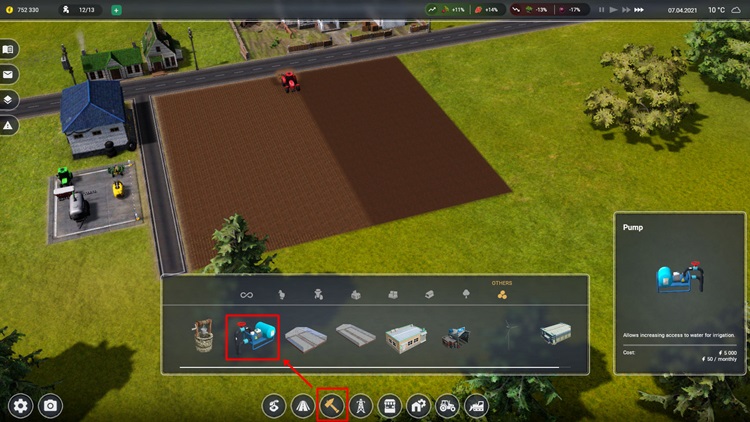This screenshot has width=750, height=422.
Task: Open the hammer build menu
Action: click(332, 405)
